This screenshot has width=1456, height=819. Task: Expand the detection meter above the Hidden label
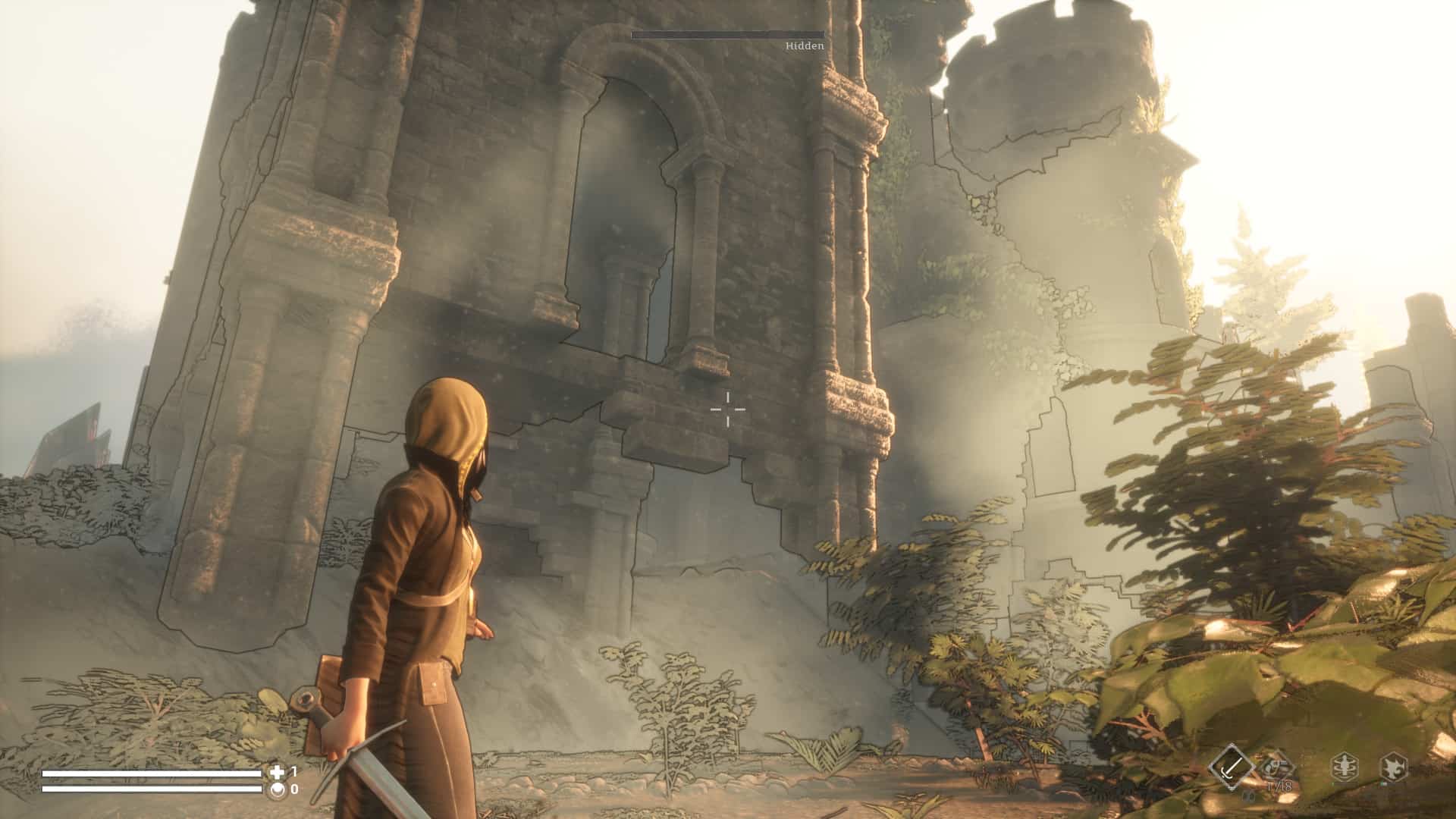726,34
